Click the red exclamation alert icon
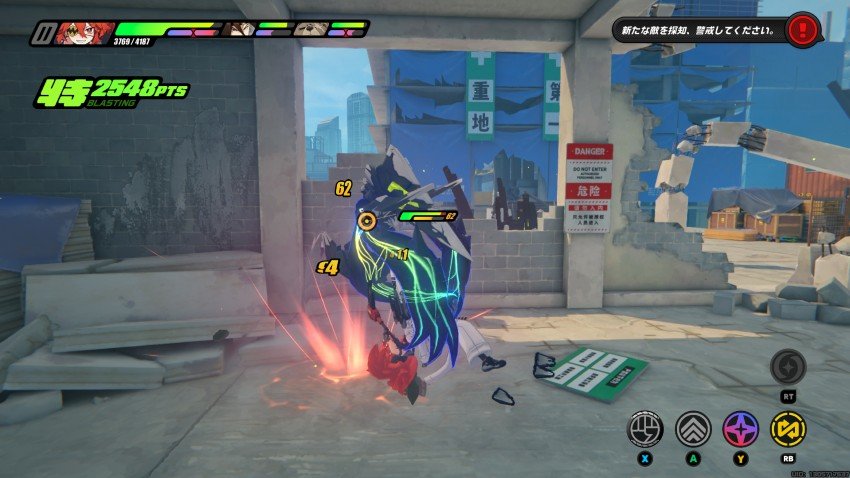This screenshot has height=478, width=850. tap(801, 30)
